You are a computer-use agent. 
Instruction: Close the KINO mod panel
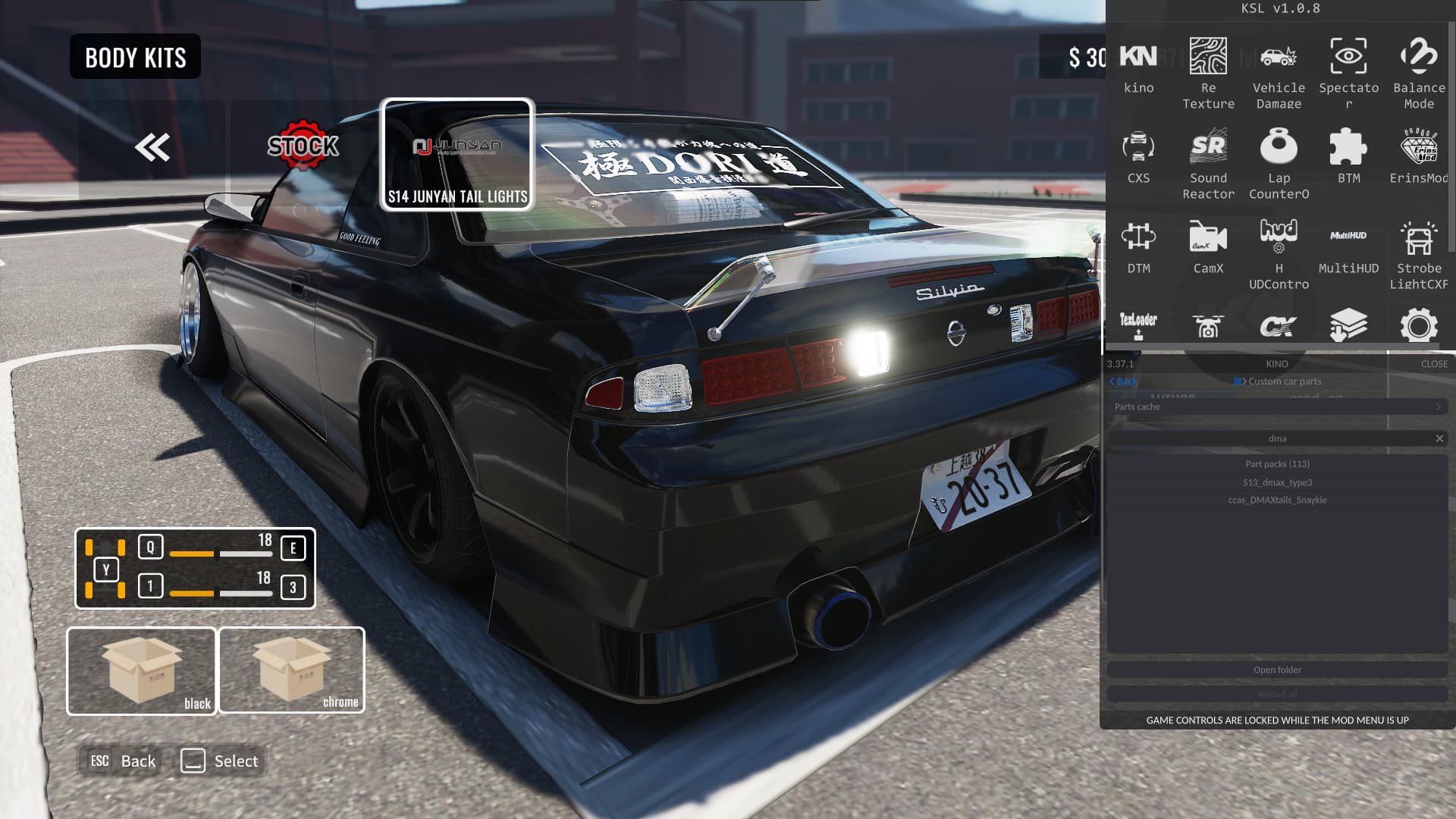click(x=1434, y=364)
